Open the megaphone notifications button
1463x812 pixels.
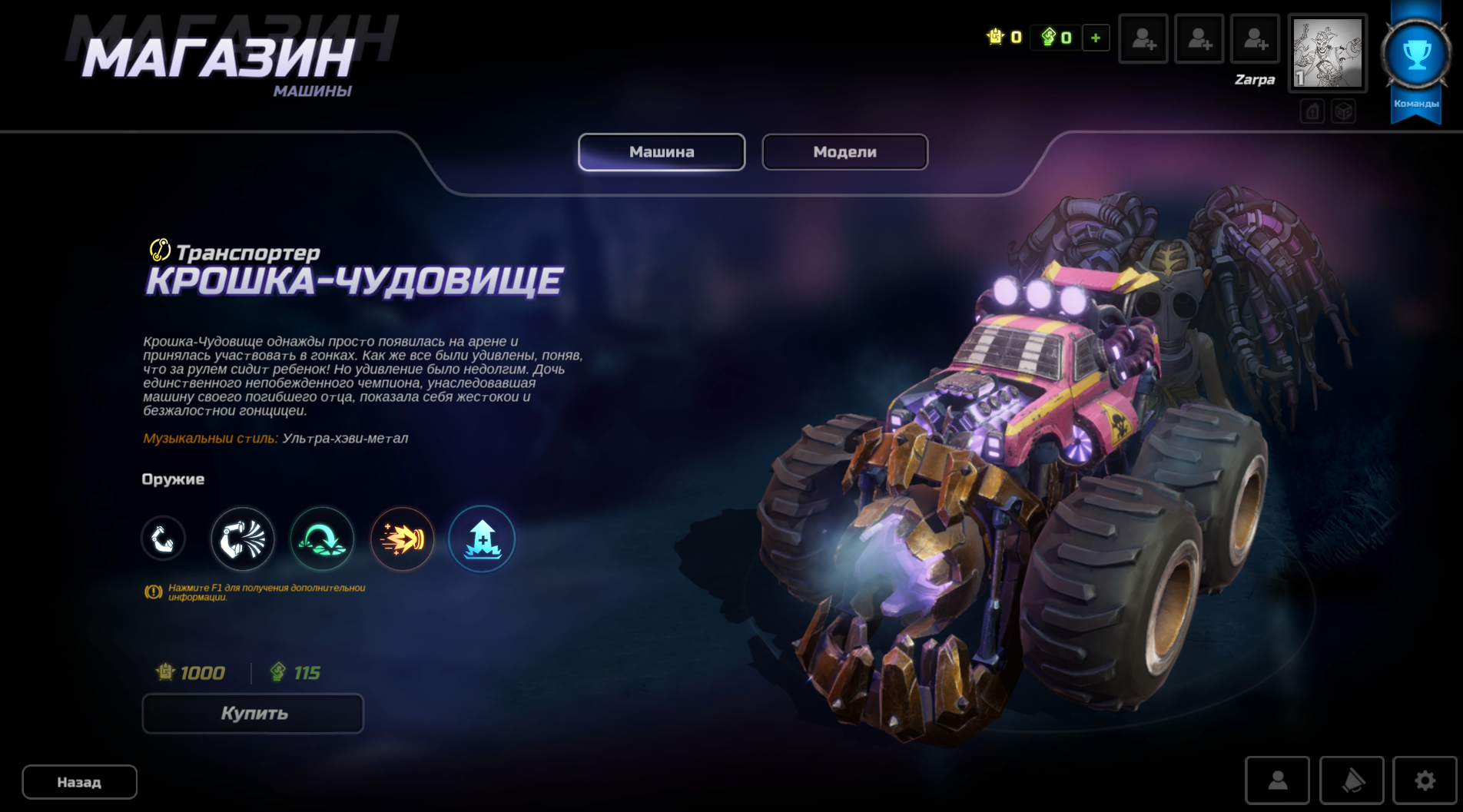tap(1352, 781)
